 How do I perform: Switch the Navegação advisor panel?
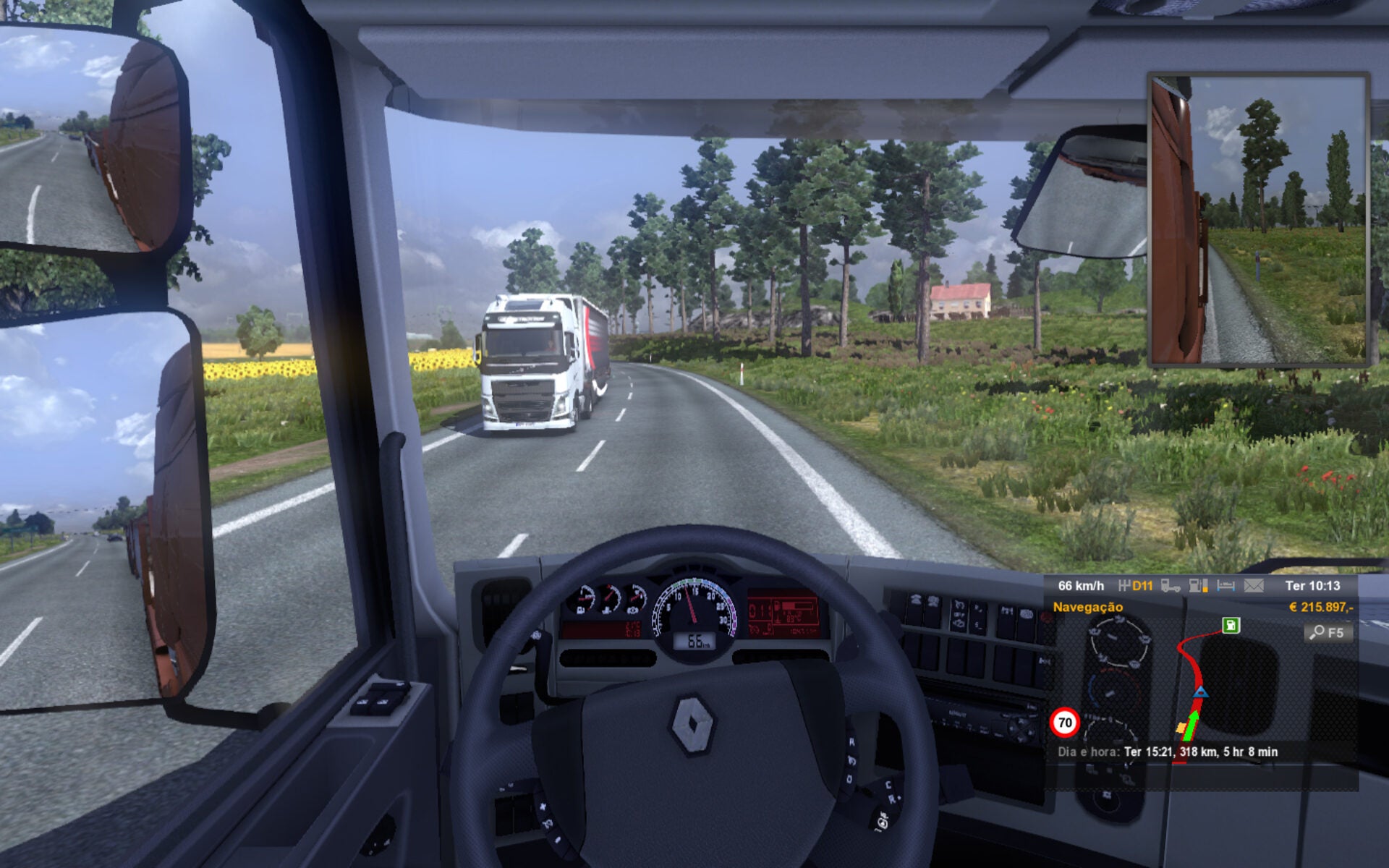[1087, 607]
